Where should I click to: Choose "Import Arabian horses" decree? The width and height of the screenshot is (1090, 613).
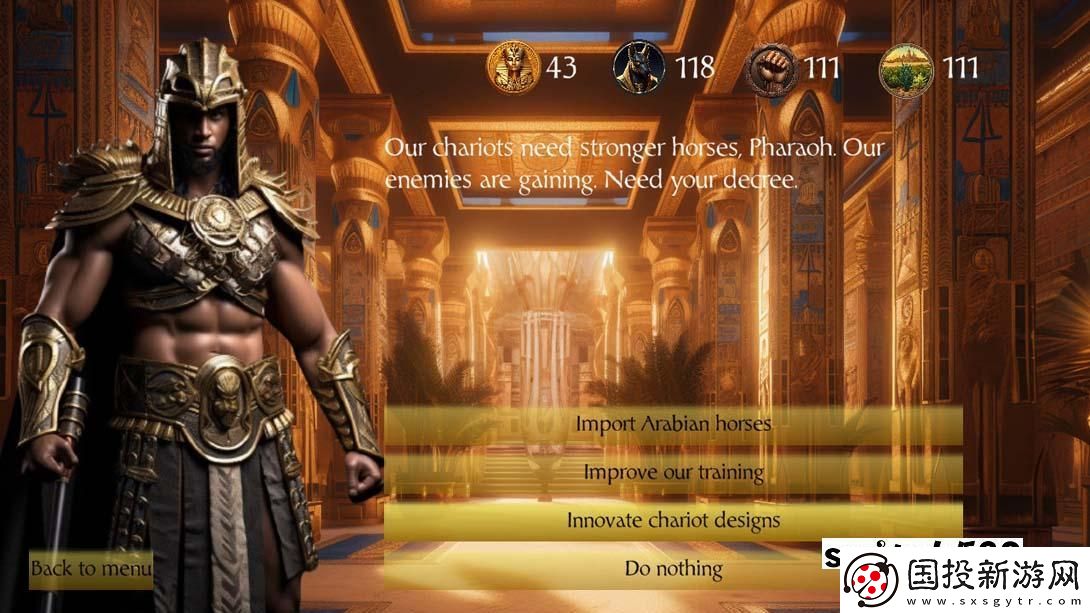[x=673, y=423]
